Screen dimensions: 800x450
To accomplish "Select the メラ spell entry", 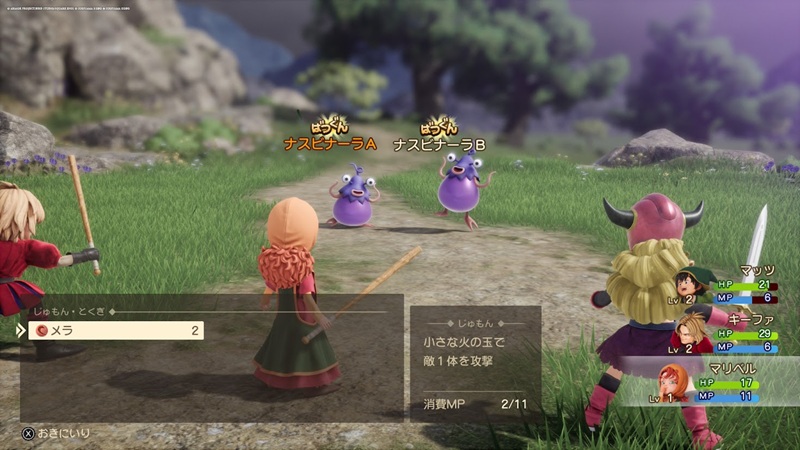I will click(115, 330).
